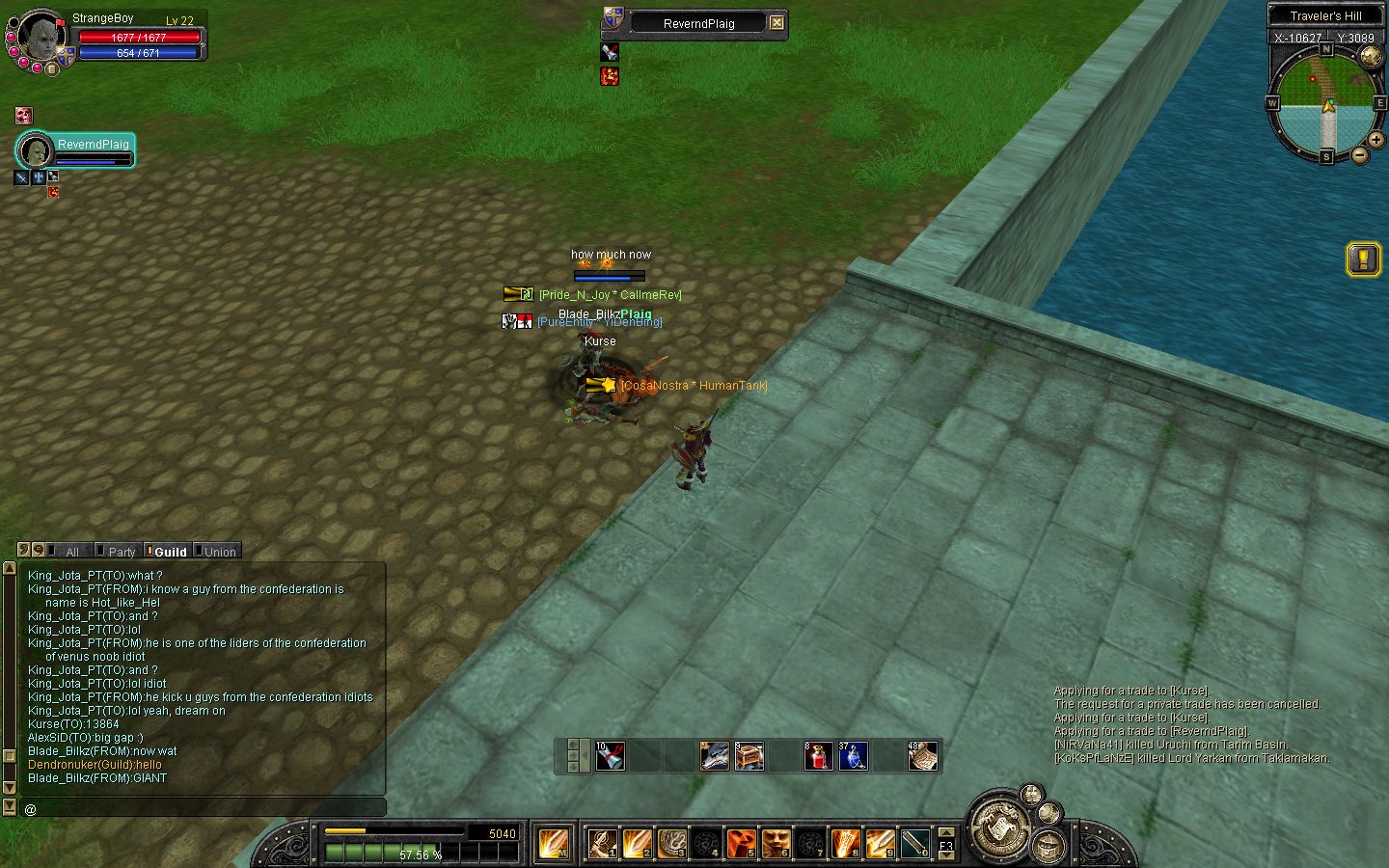Image resolution: width=1389 pixels, height=868 pixels.
Task: Use the scroll with red ribbon item
Action: (610, 756)
